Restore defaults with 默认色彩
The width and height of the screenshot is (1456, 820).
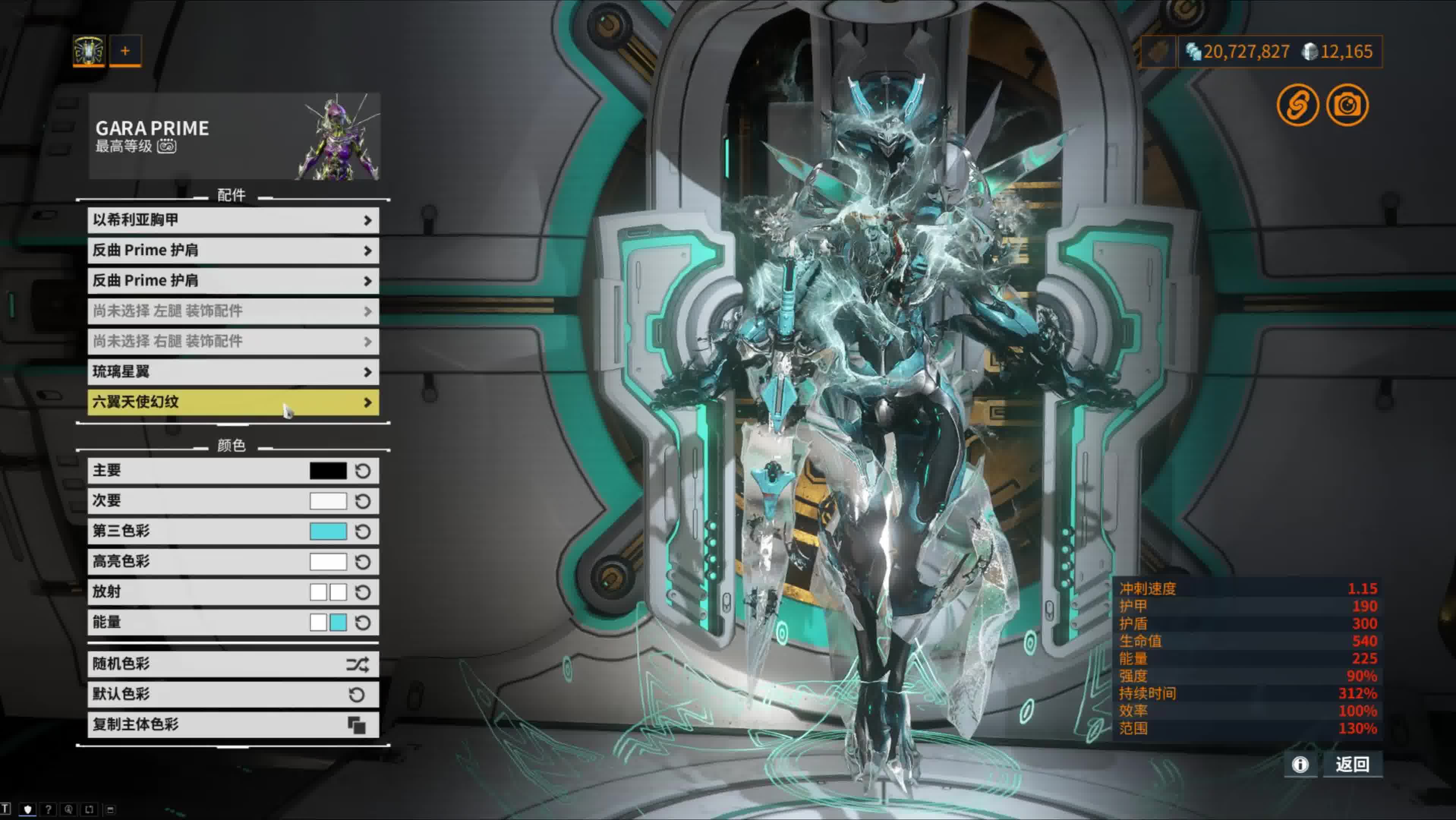click(x=232, y=695)
